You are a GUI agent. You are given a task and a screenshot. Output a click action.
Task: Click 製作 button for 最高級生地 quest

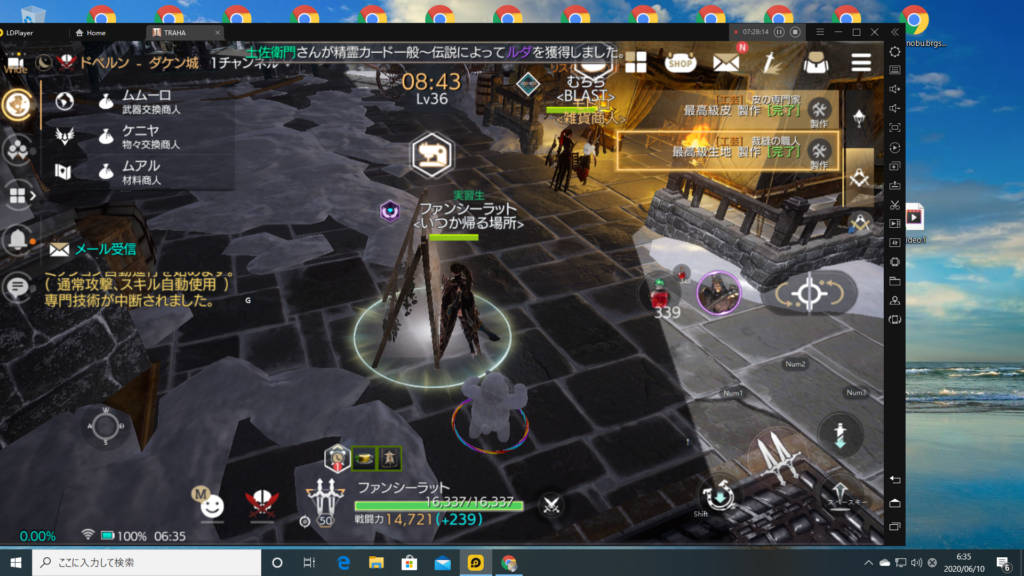pos(819,153)
